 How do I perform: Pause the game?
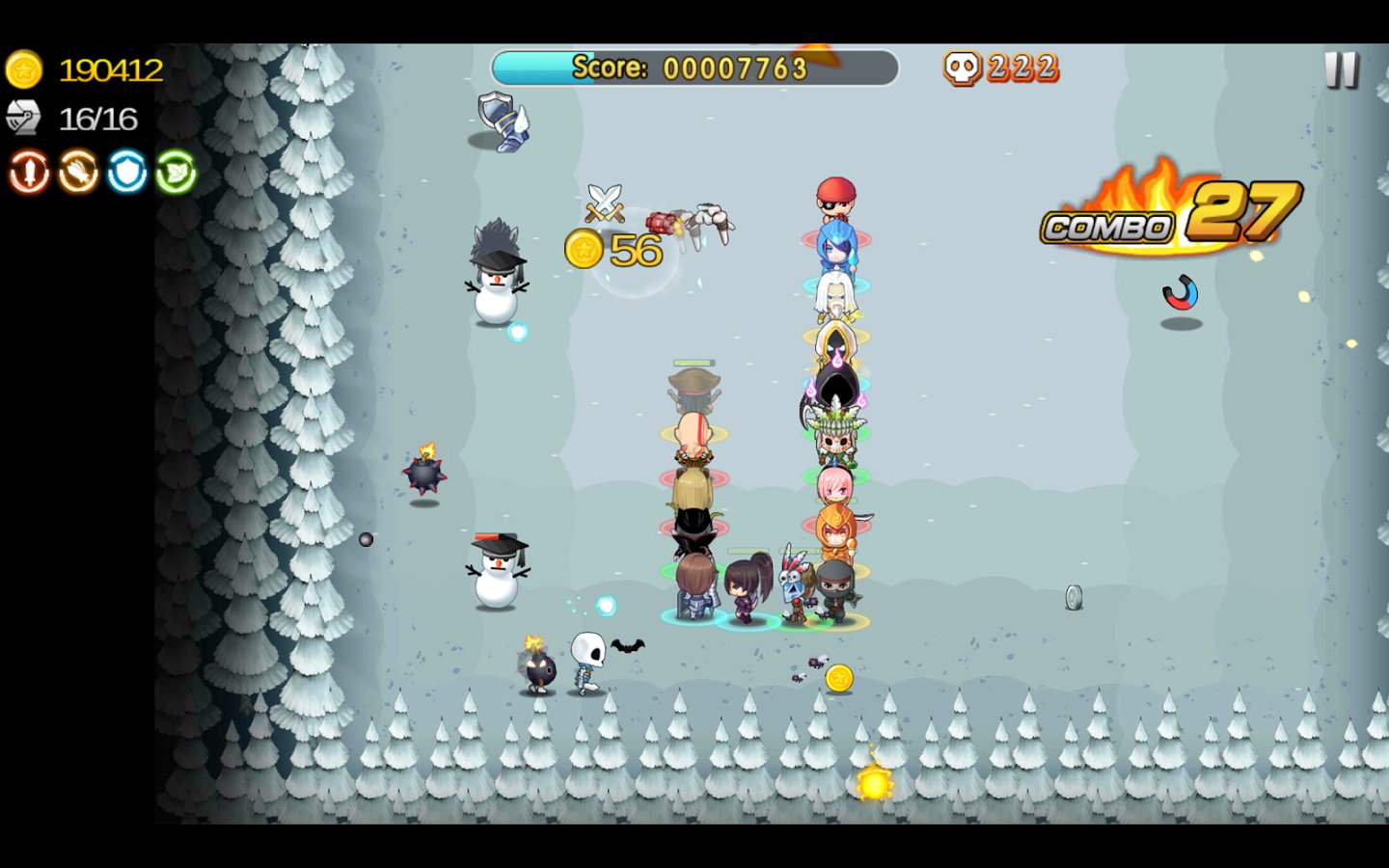(x=1341, y=69)
